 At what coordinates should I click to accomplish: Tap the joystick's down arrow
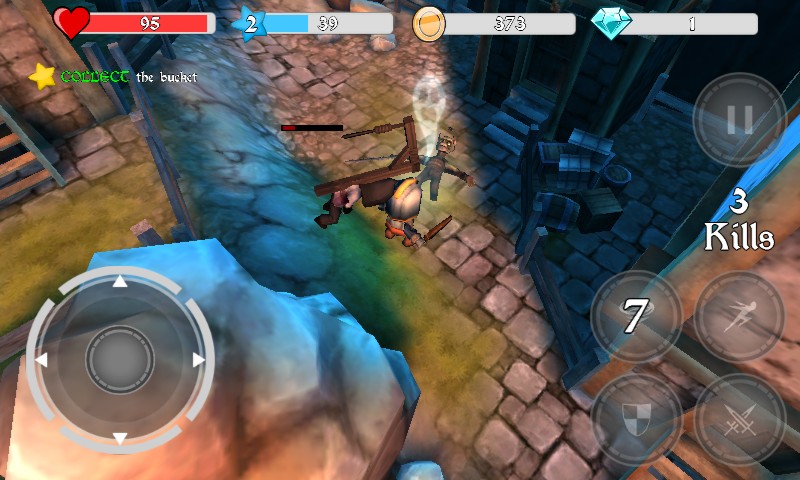(x=120, y=438)
